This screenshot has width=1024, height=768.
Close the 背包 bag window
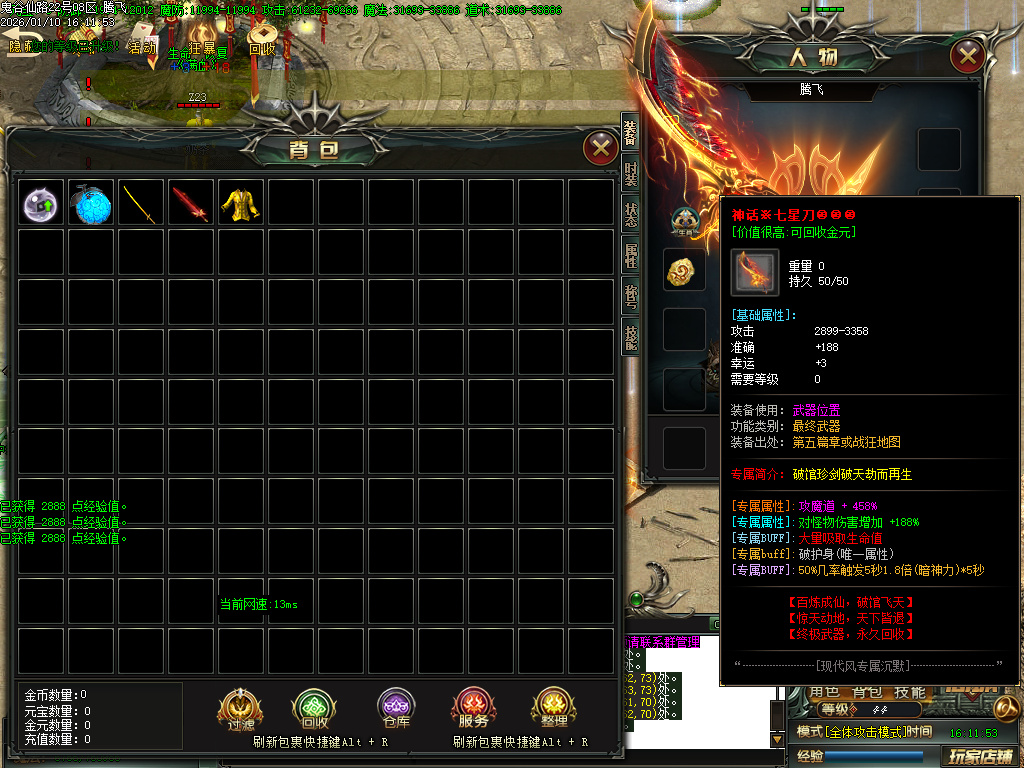pyautogui.click(x=600, y=149)
